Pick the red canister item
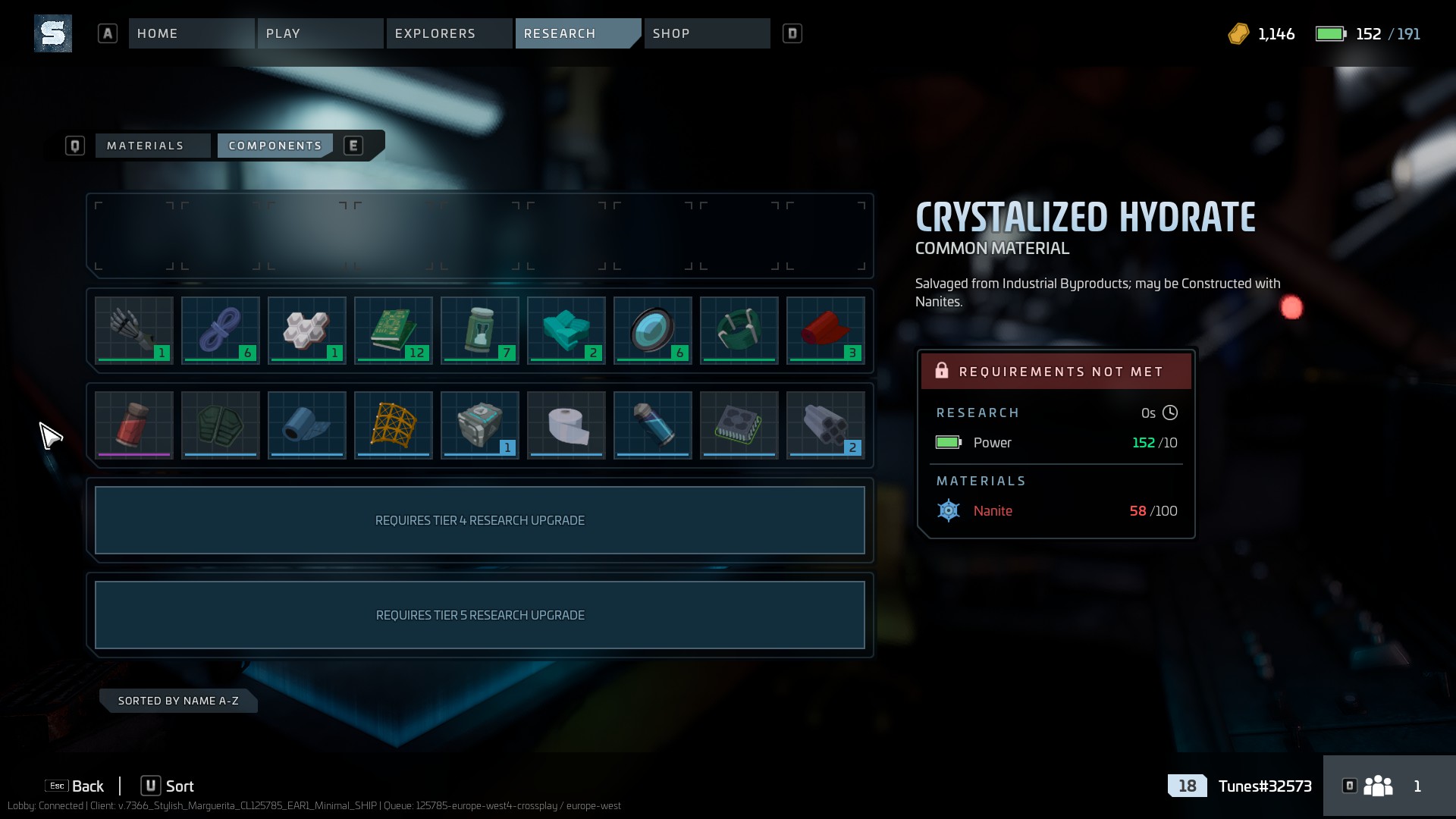 [x=134, y=425]
